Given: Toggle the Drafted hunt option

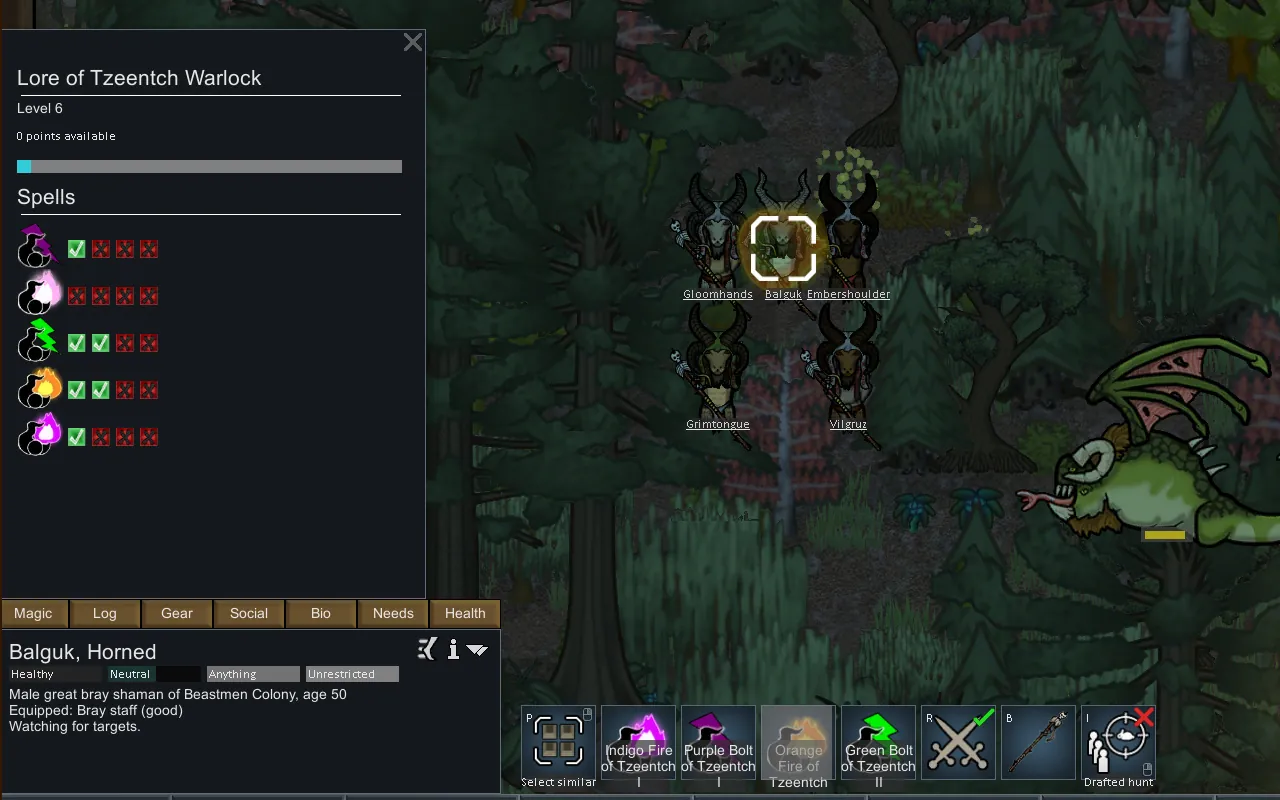Looking at the screenshot, I should tap(1118, 743).
